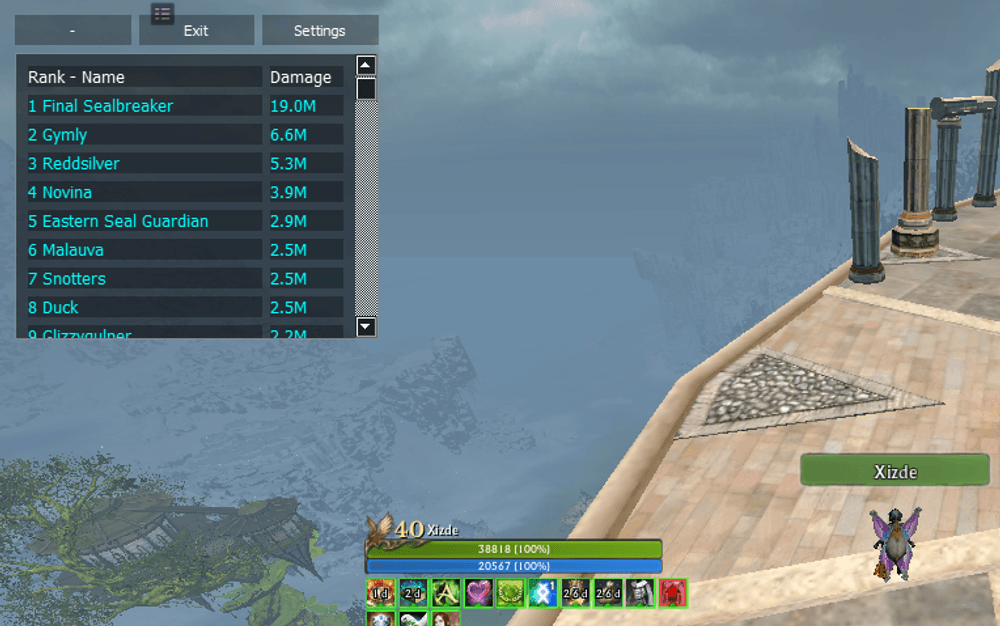Image resolution: width=1000 pixels, height=626 pixels.
Task: Minimize the panel with the dash button
Action: [73, 31]
